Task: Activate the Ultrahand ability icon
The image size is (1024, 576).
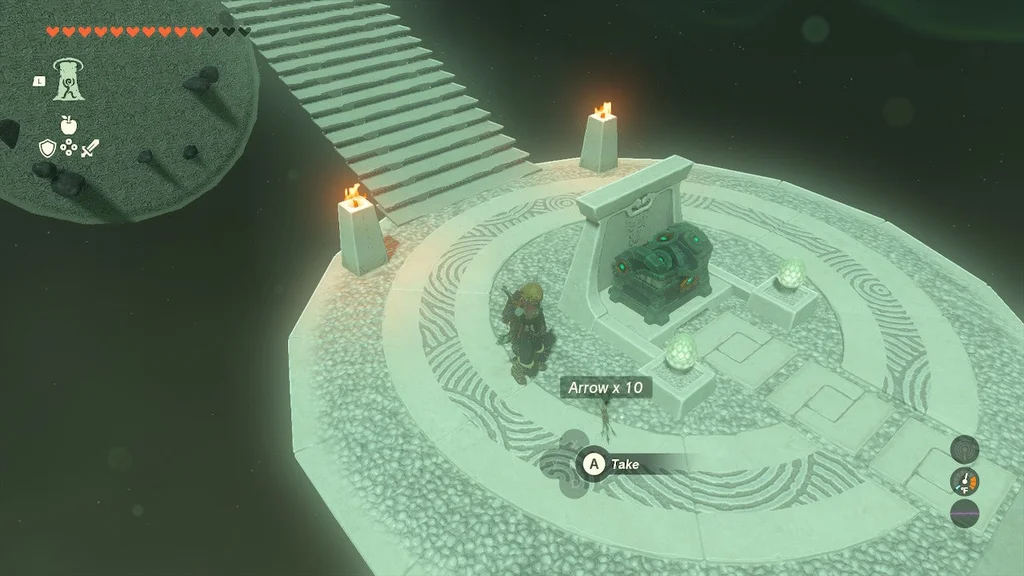Action: pos(68,80)
